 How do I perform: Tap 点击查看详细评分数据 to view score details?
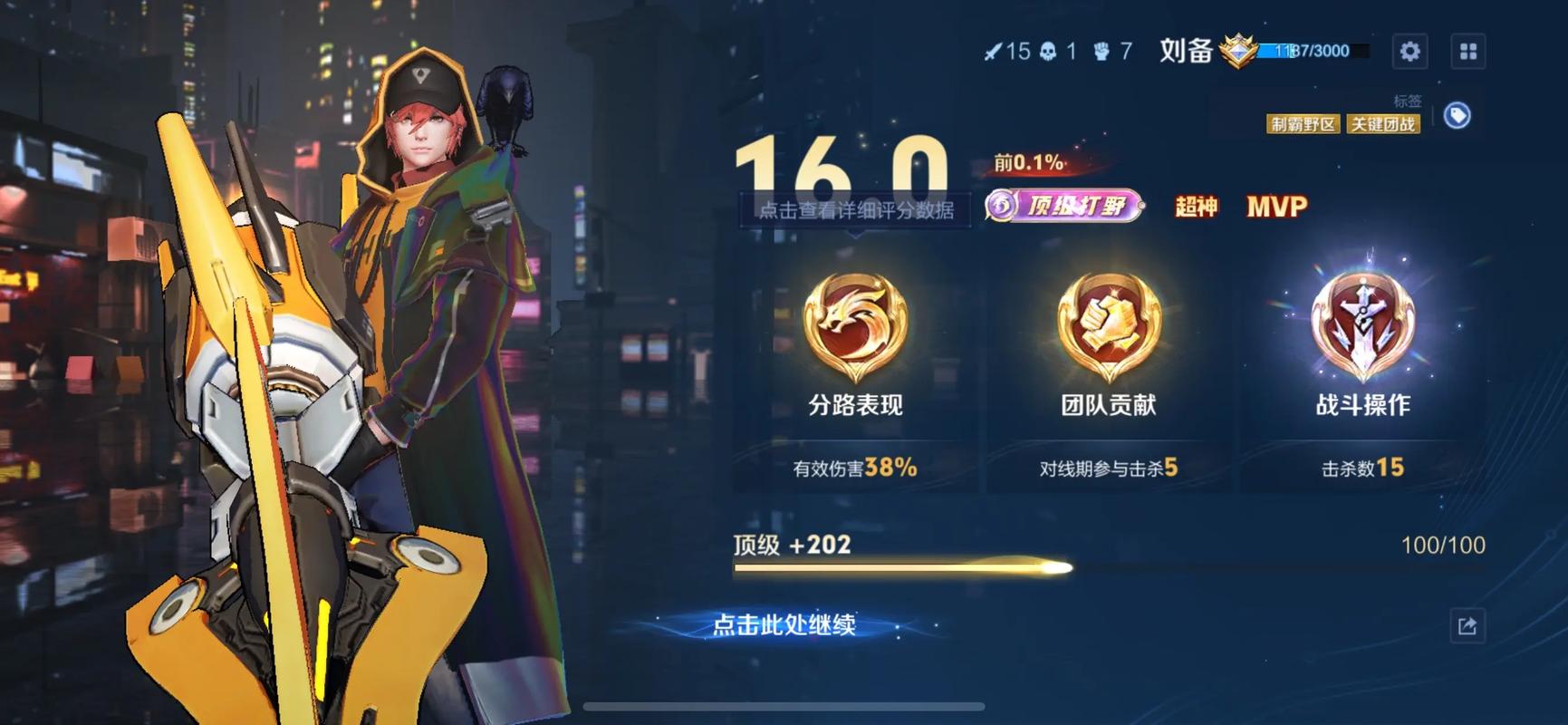[x=856, y=211]
